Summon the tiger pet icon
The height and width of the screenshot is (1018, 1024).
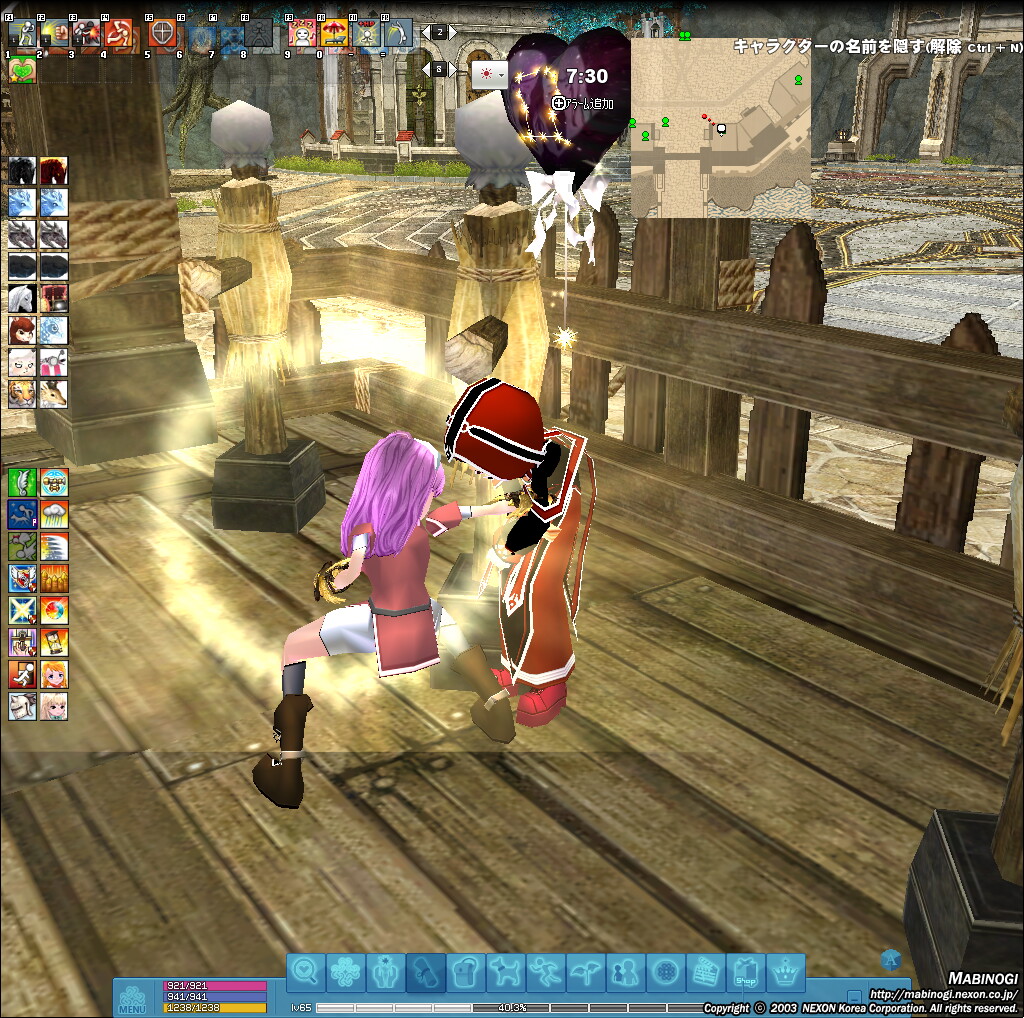22,393
